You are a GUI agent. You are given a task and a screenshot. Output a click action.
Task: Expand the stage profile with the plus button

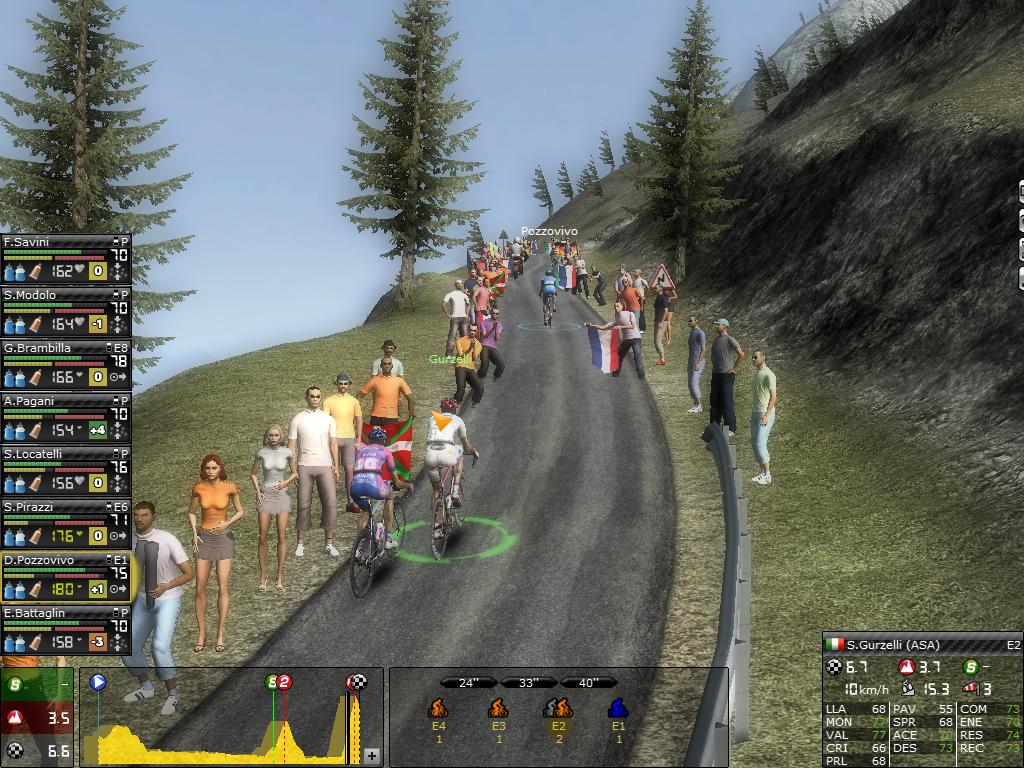coord(372,755)
